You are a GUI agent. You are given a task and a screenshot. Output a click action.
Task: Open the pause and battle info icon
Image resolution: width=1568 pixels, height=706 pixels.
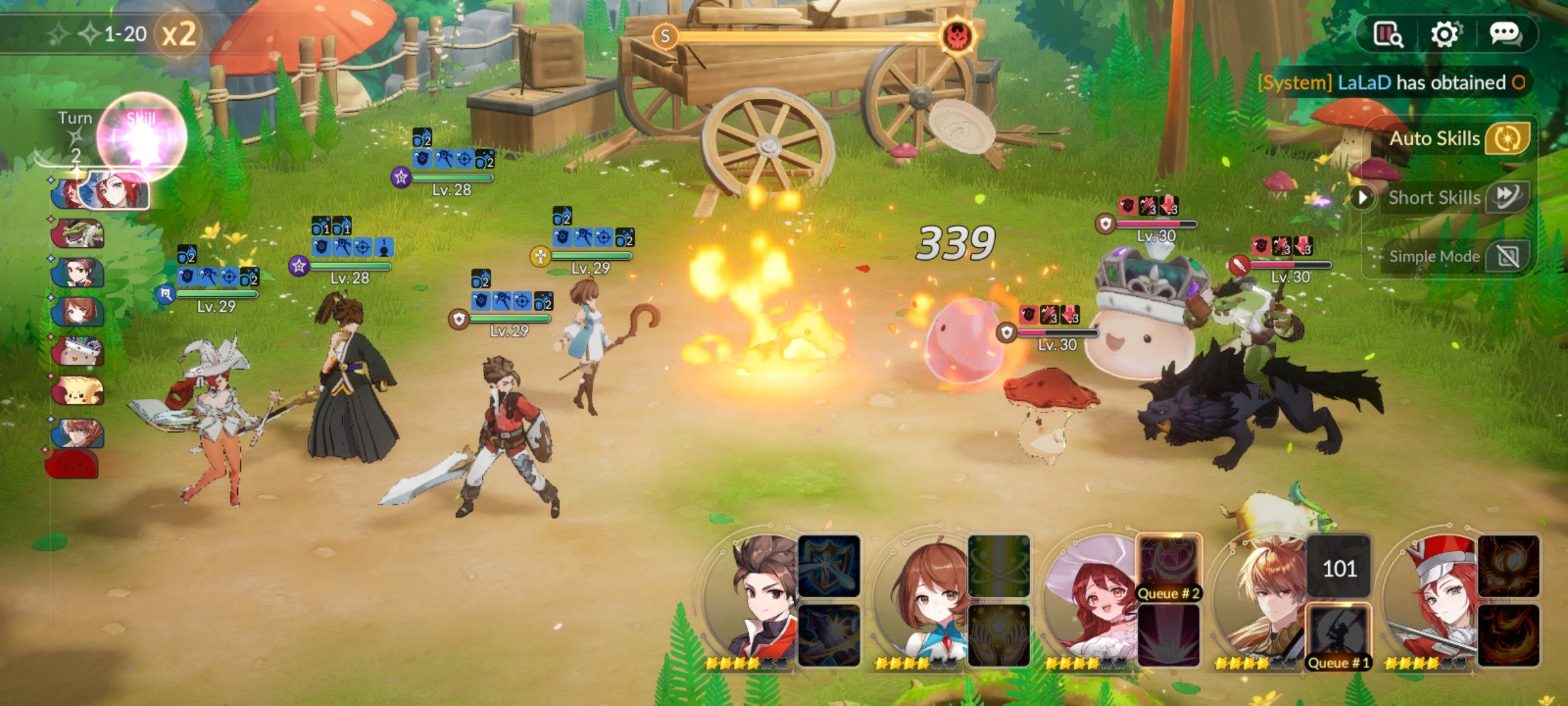coord(1387,34)
